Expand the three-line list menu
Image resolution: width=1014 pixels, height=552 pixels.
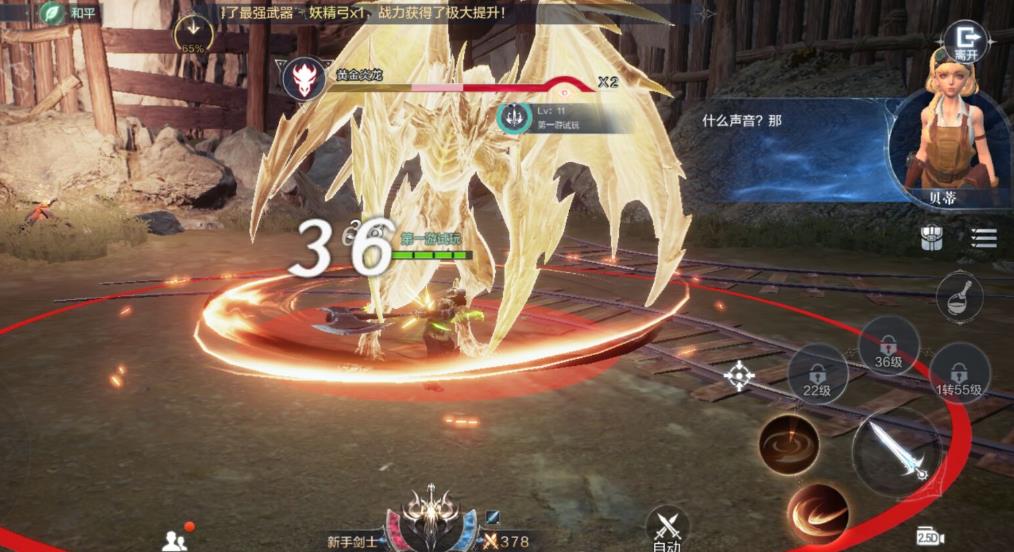[984, 237]
